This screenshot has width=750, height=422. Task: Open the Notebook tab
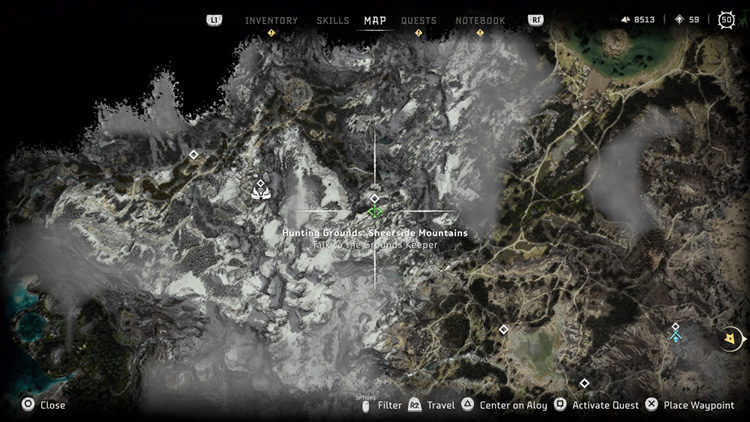480,20
